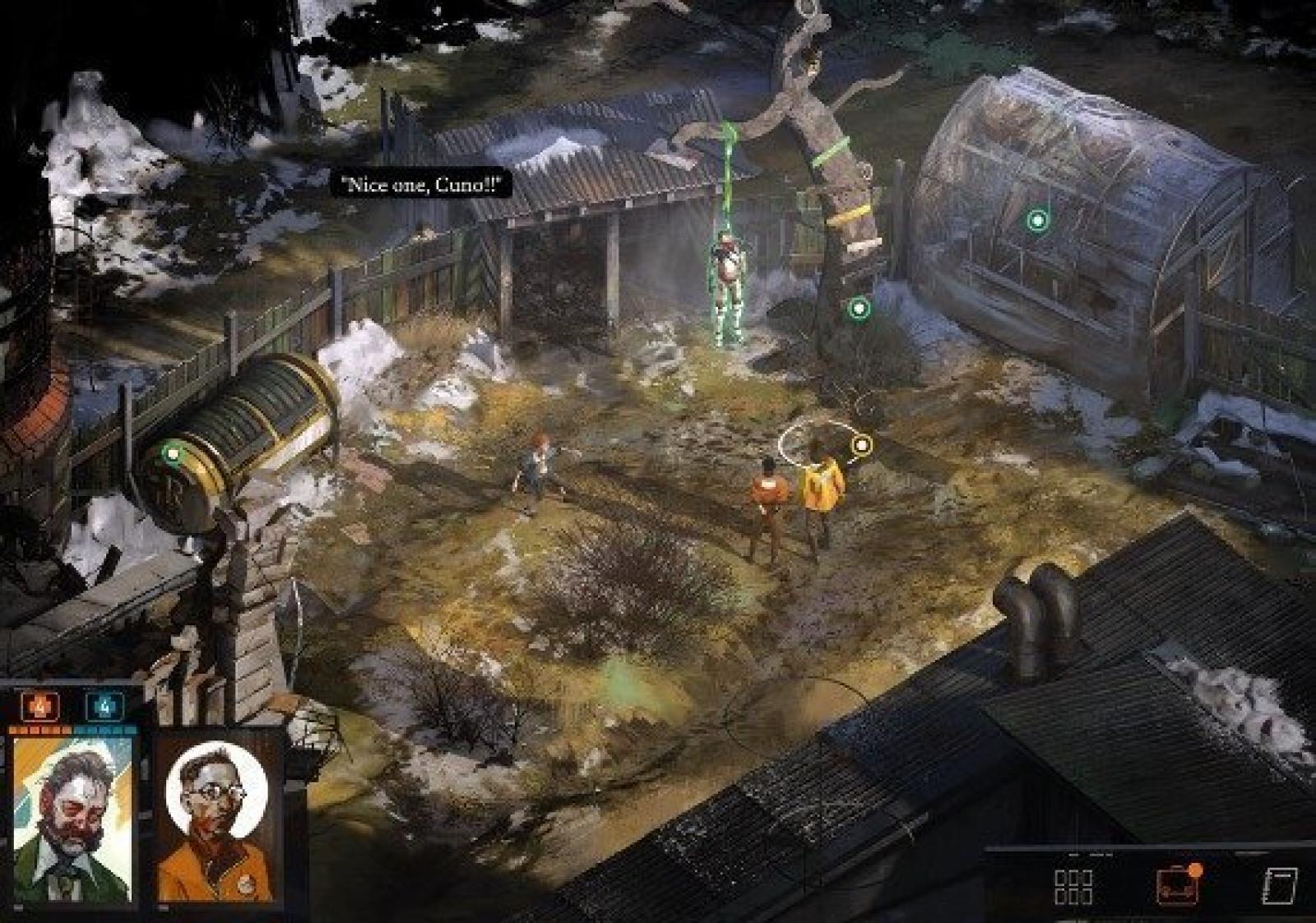Use the blue morale healing cross
This screenshot has height=923, width=1316.
pyautogui.click(x=105, y=706)
